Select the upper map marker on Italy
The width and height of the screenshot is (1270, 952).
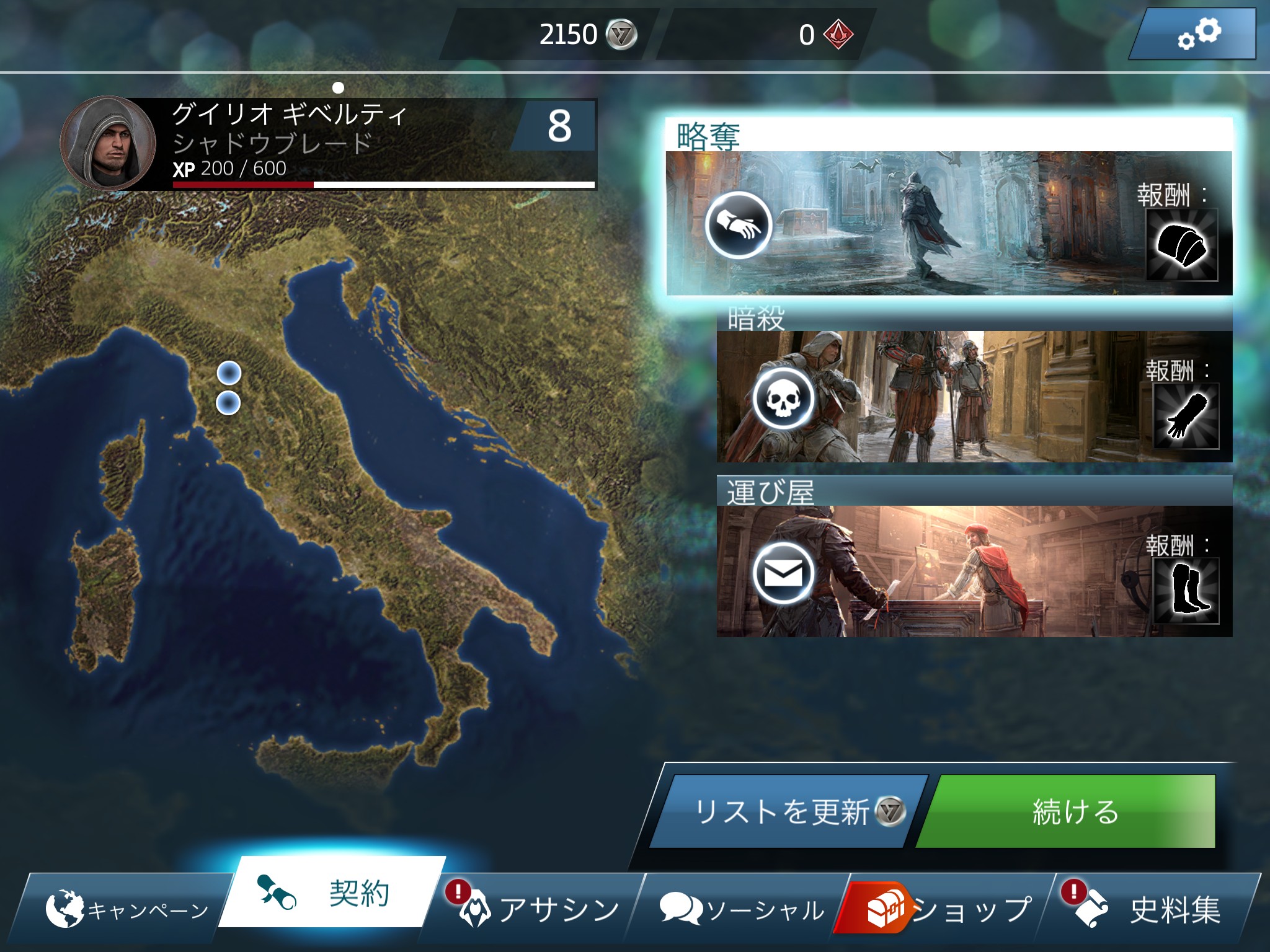229,373
